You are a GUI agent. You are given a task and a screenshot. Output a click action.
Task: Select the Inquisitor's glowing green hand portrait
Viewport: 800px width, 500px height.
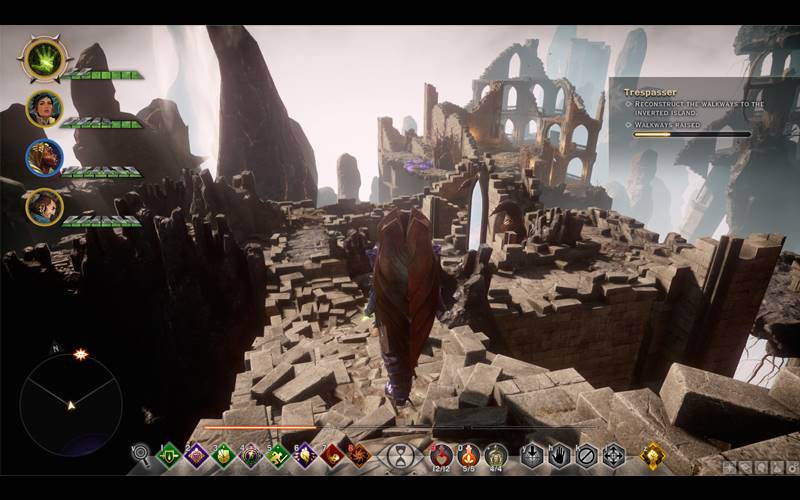pos(43,59)
